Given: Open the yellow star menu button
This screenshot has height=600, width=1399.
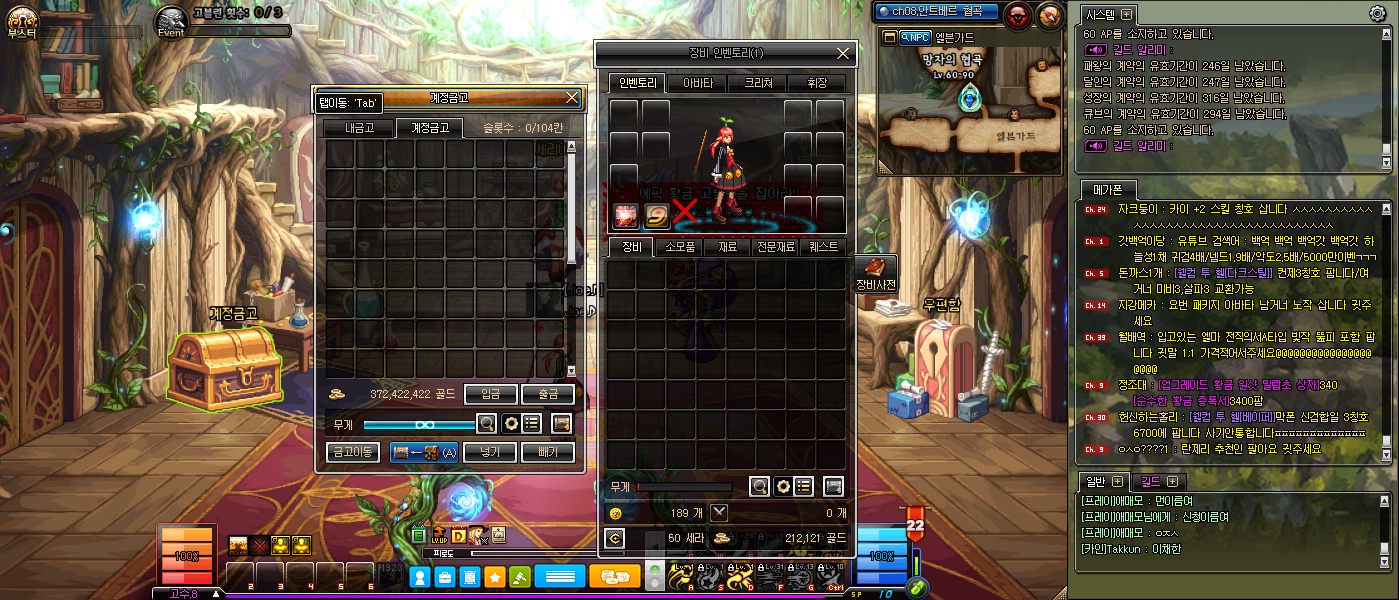Looking at the screenshot, I should click(494, 577).
